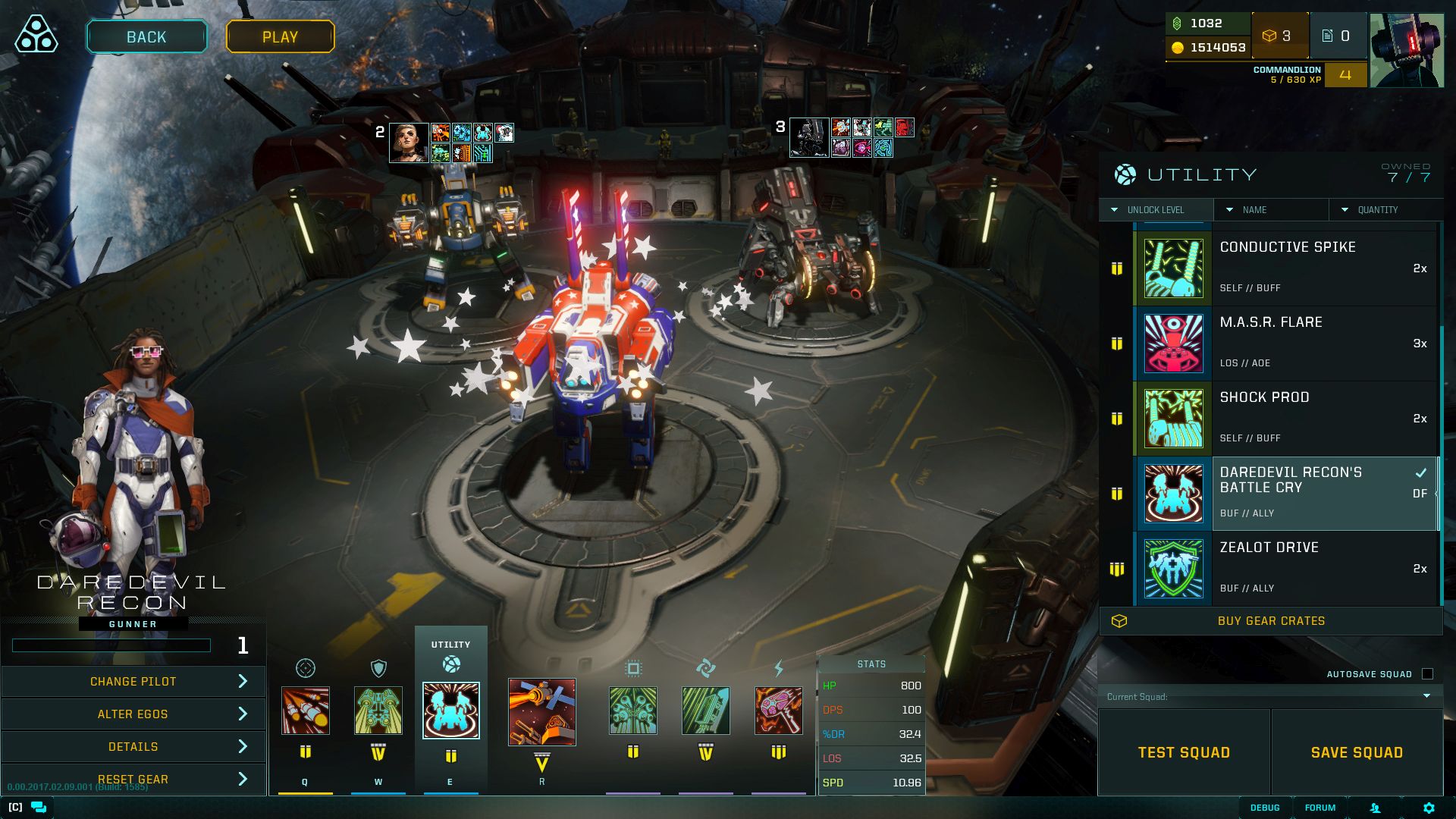
Task: Show pilot Details
Action: click(133, 747)
